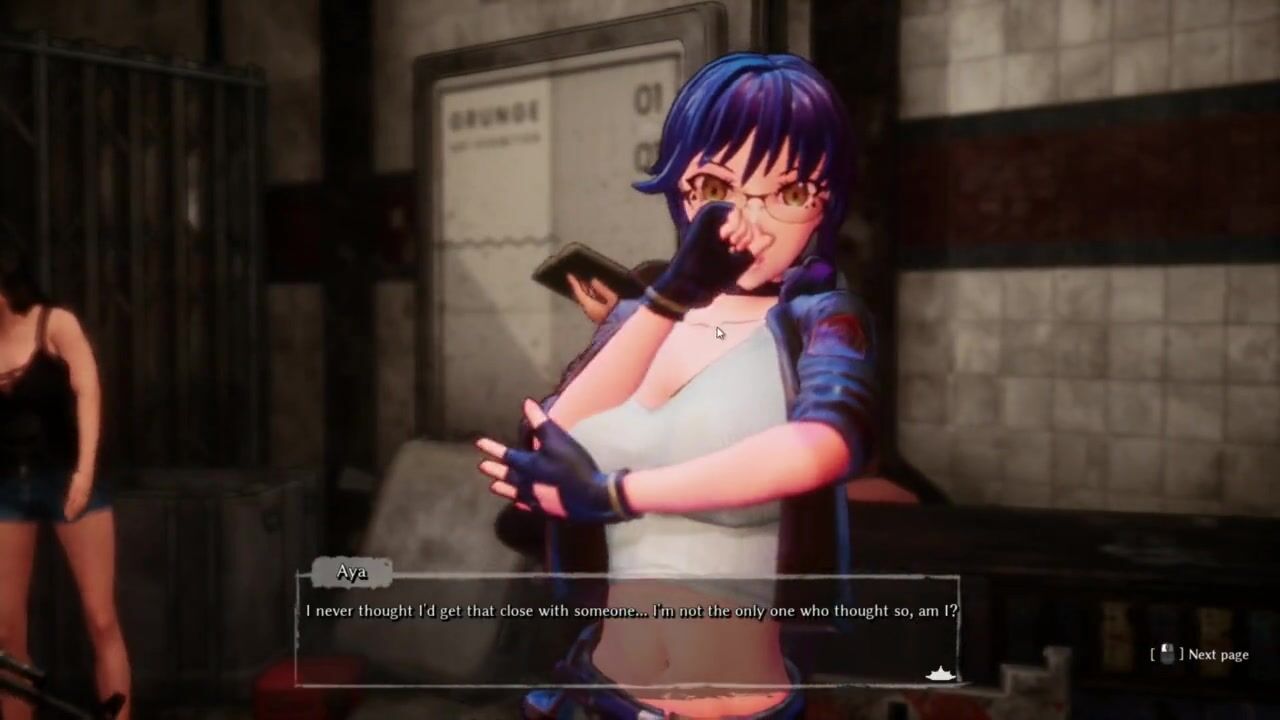The width and height of the screenshot is (1280, 720).
Task: Advance Aya's dialogue text box
Action: point(627,630)
